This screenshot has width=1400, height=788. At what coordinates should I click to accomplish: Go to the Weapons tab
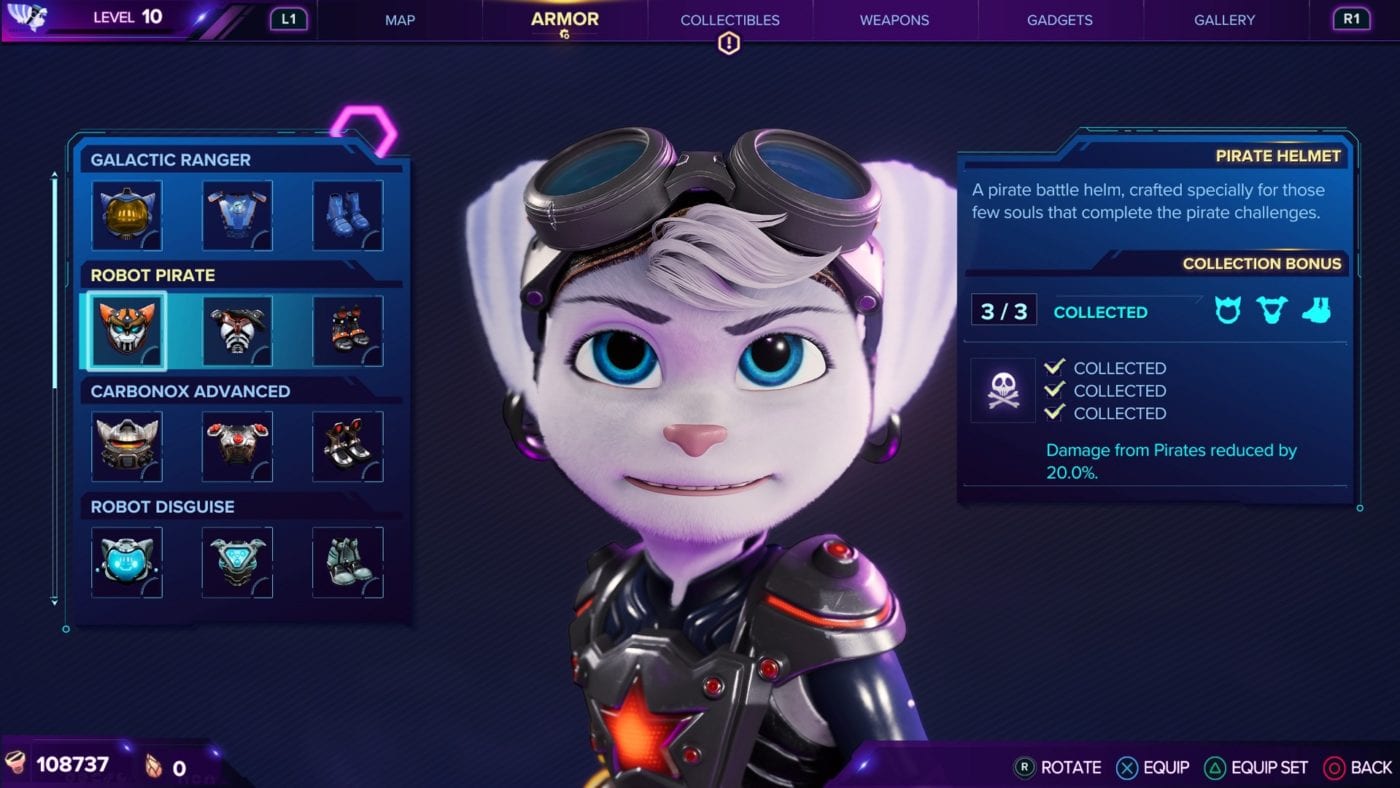tap(894, 20)
